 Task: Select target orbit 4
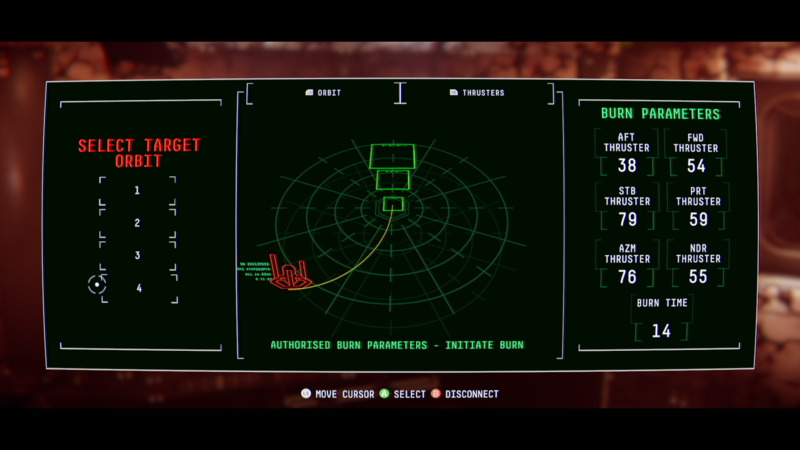pyautogui.click(x=138, y=289)
